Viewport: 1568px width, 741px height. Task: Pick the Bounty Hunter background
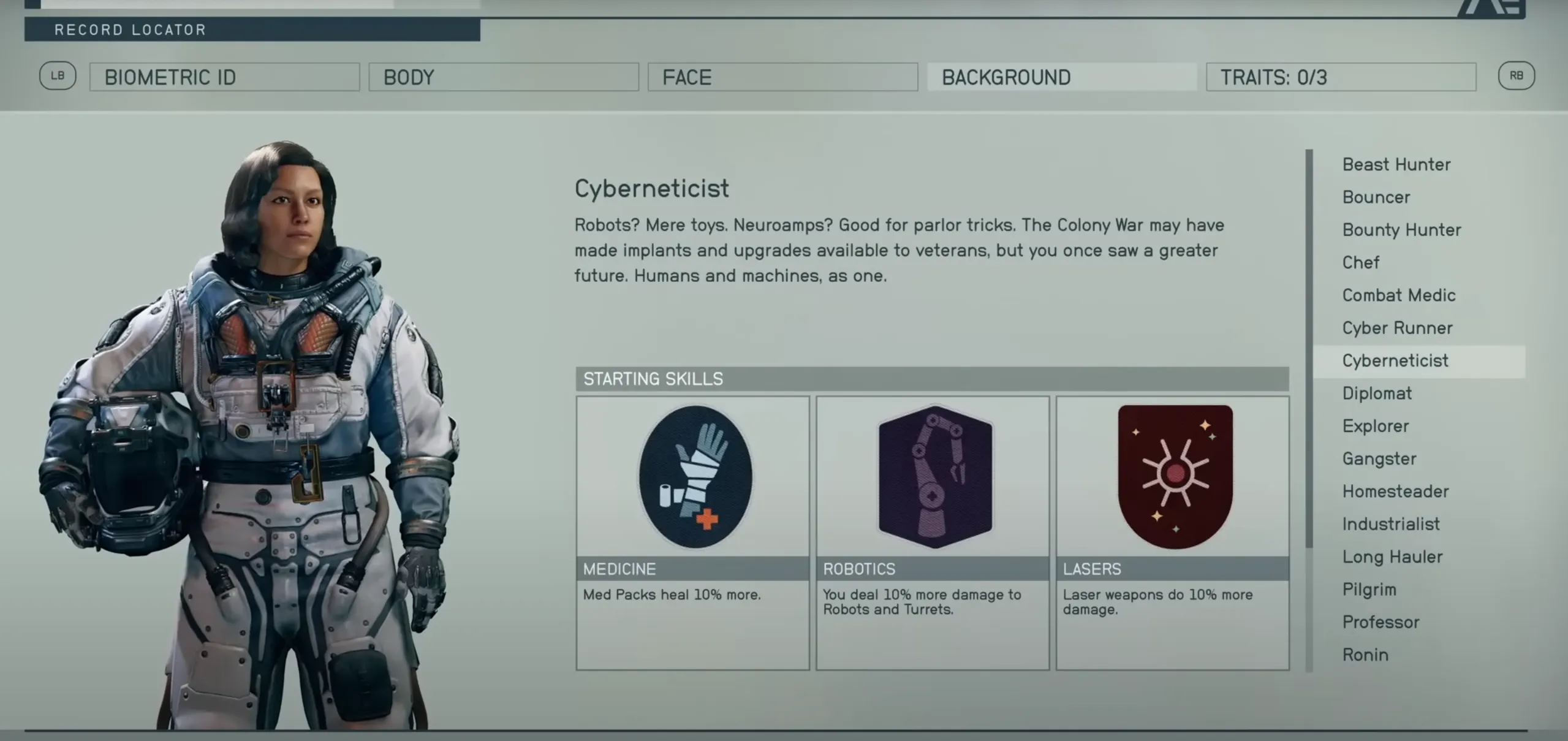click(1401, 230)
